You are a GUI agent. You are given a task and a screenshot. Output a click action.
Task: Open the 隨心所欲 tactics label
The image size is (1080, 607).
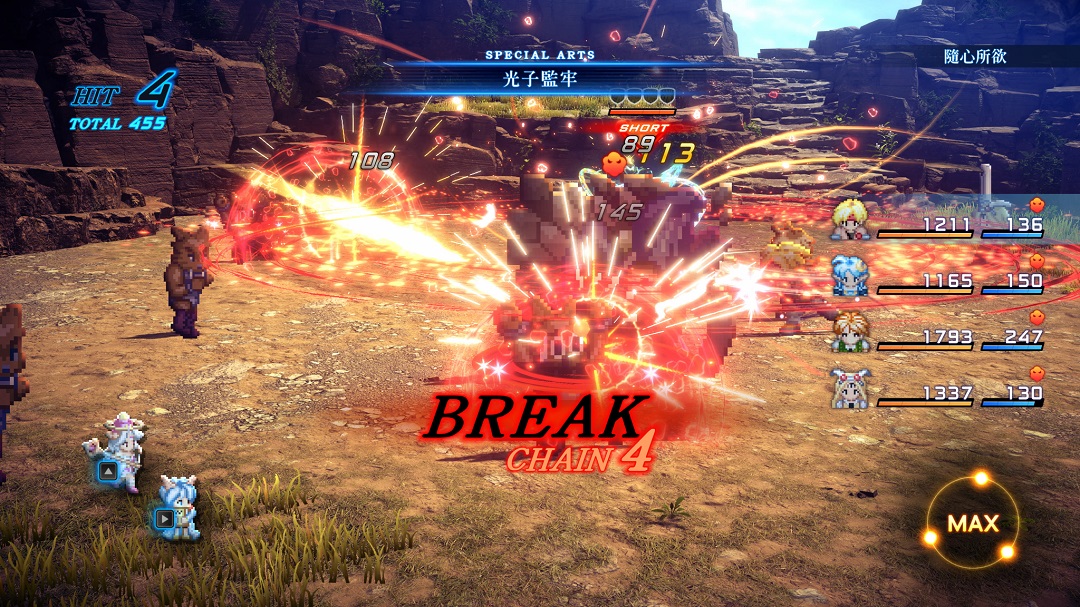pyautogui.click(x=974, y=56)
